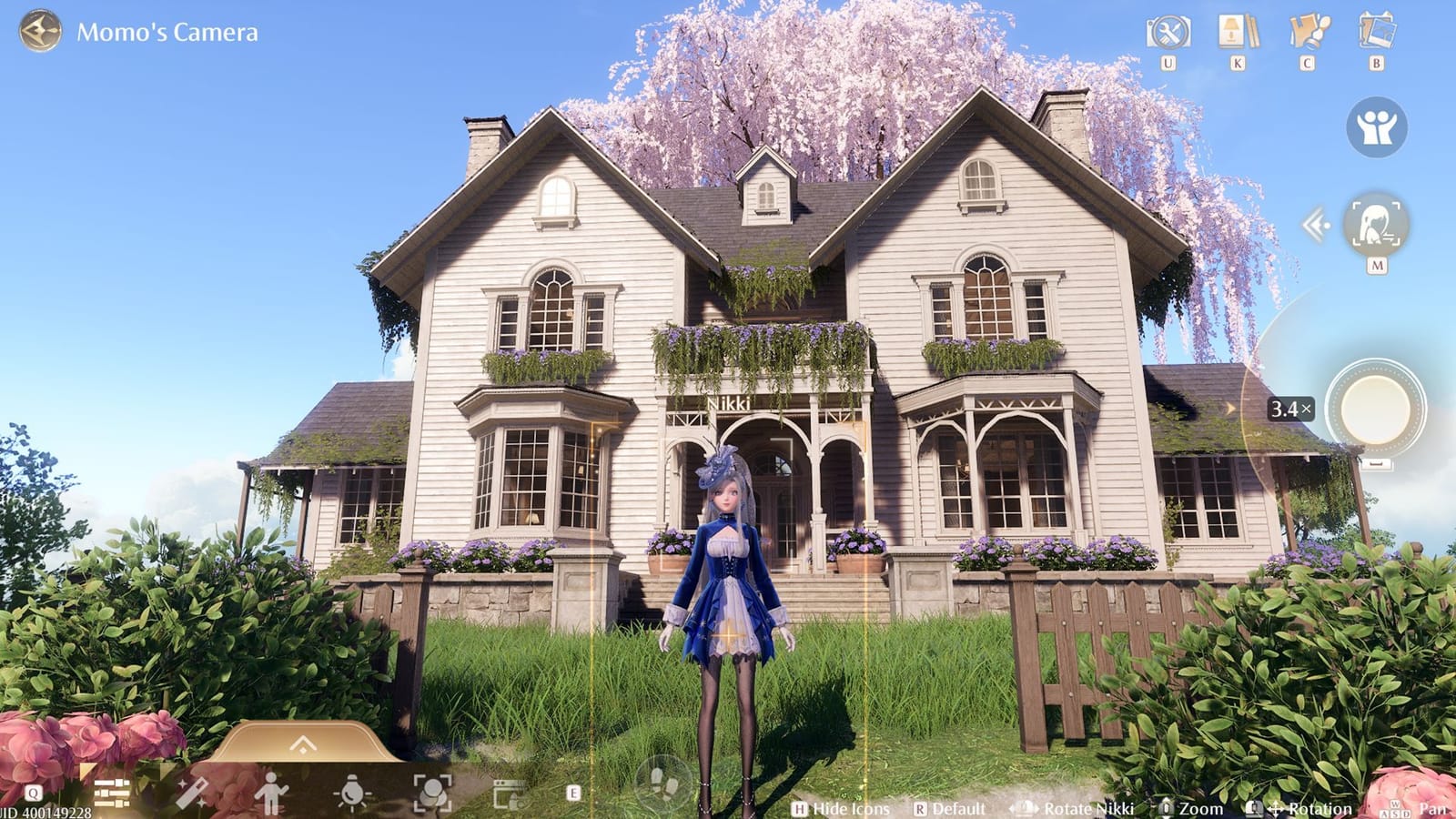1456x819 pixels.
Task: Select the focus frame camera tool
Action: click(x=432, y=795)
